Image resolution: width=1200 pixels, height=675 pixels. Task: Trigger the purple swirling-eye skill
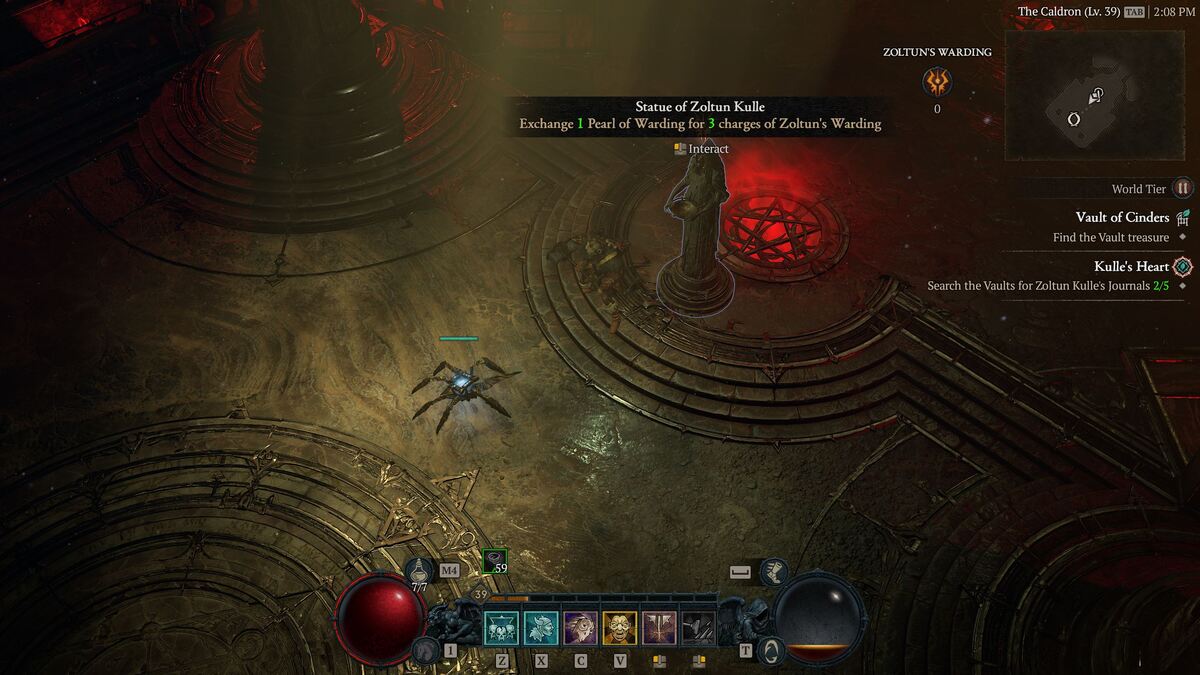580,628
